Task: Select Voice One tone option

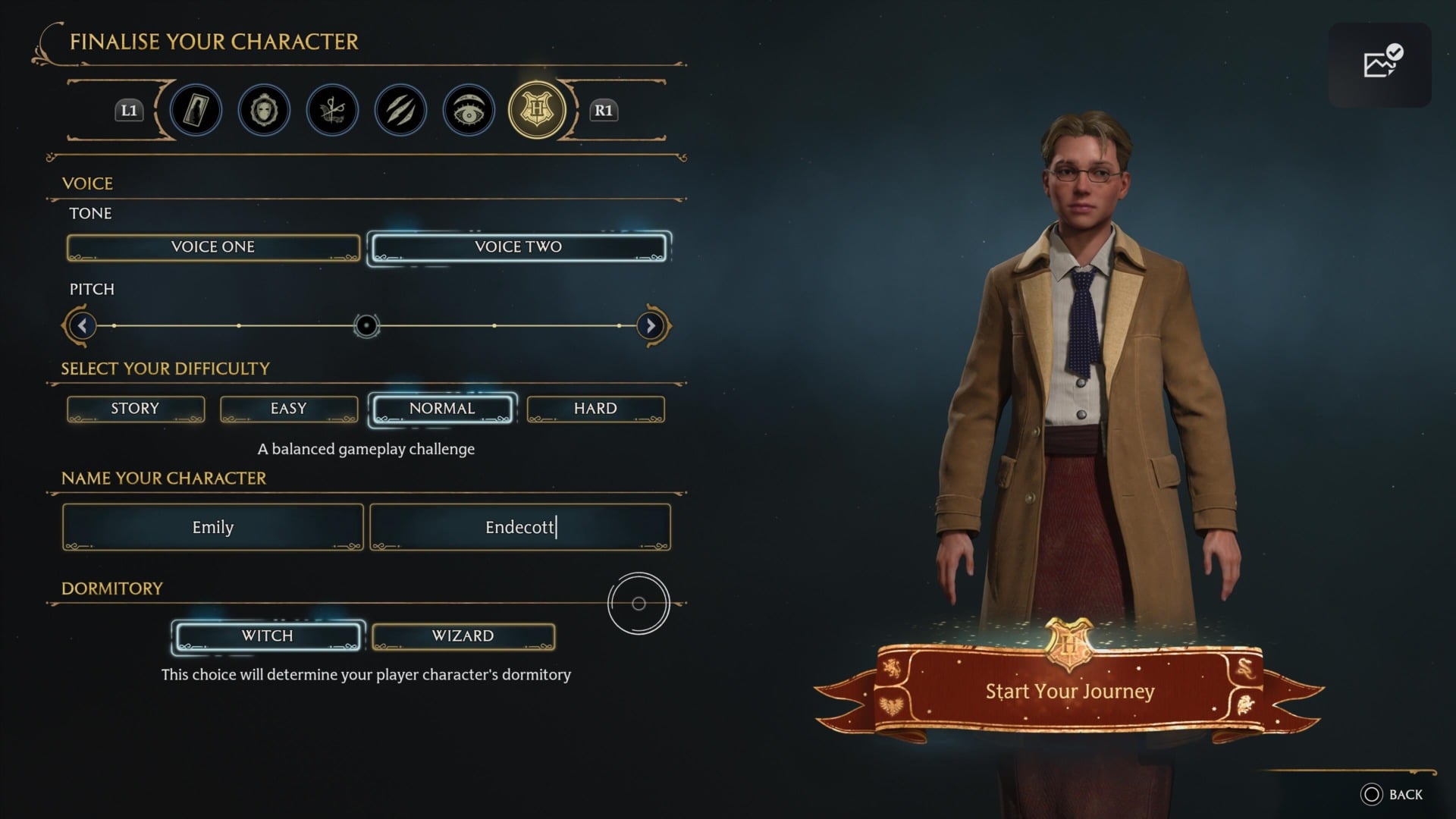Action: pyautogui.click(x=212, y=246)
